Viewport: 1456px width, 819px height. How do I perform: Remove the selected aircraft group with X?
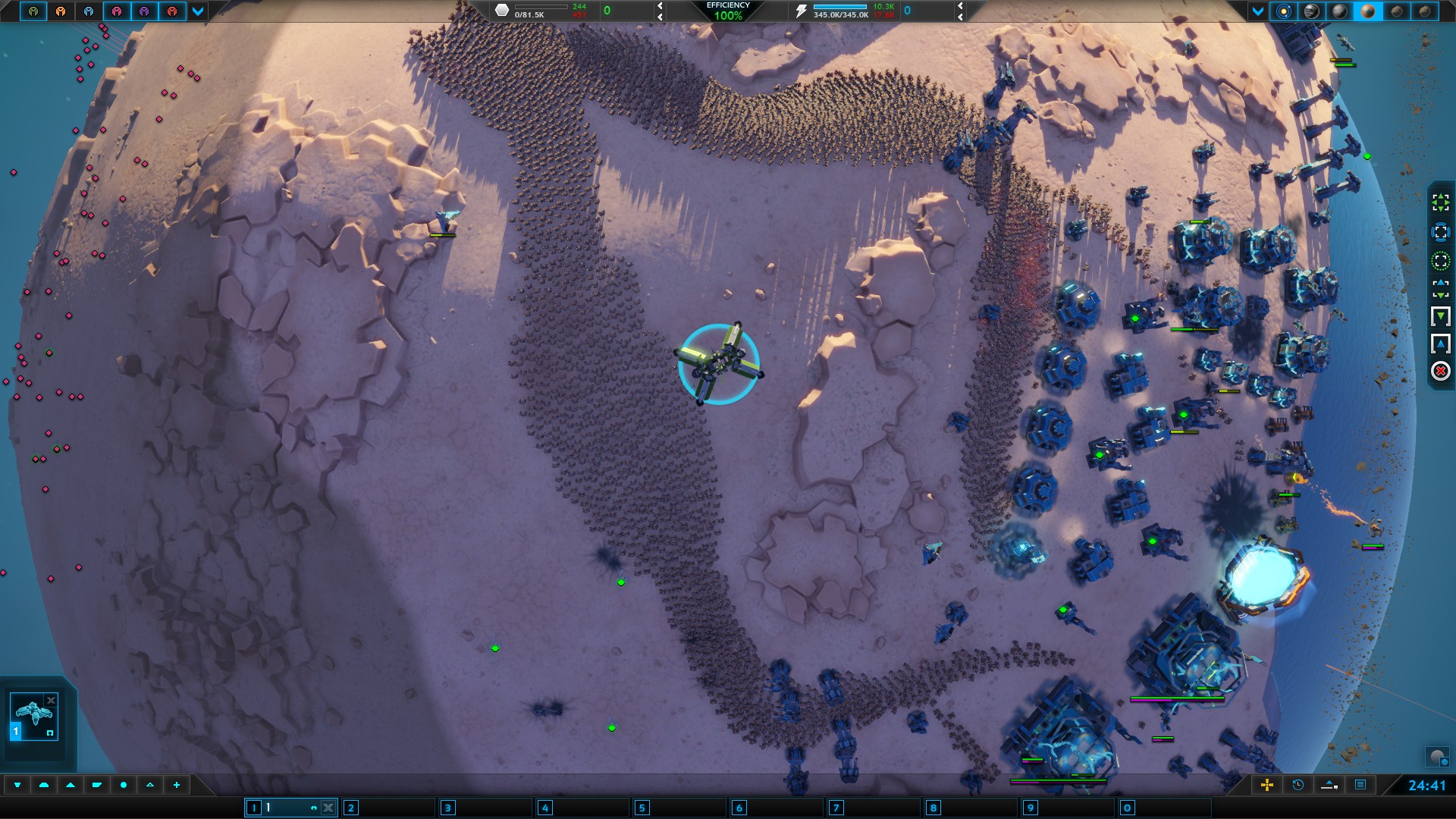tap(51, 700)
